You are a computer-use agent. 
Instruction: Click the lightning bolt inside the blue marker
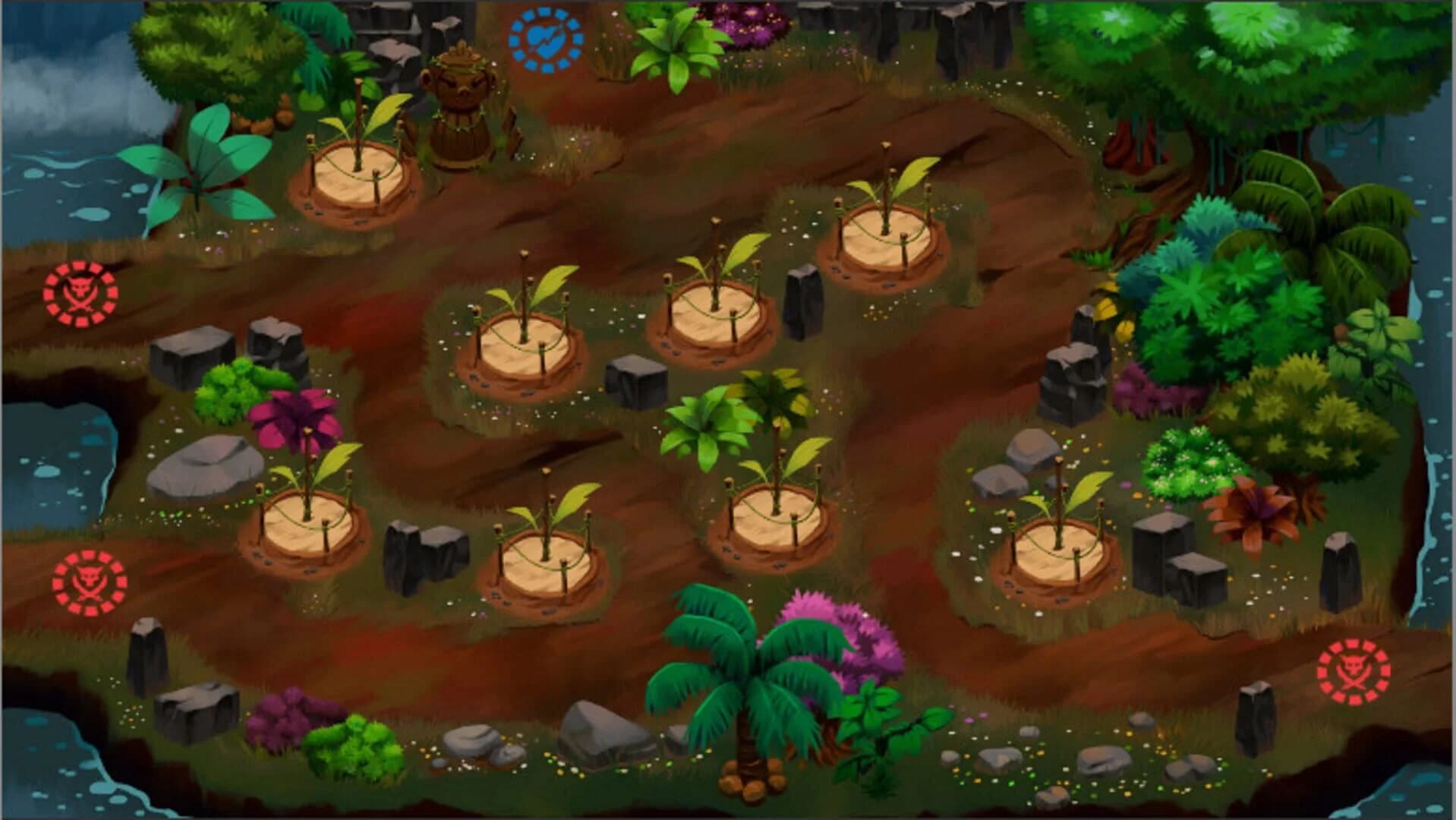click(x=544, y=38)
